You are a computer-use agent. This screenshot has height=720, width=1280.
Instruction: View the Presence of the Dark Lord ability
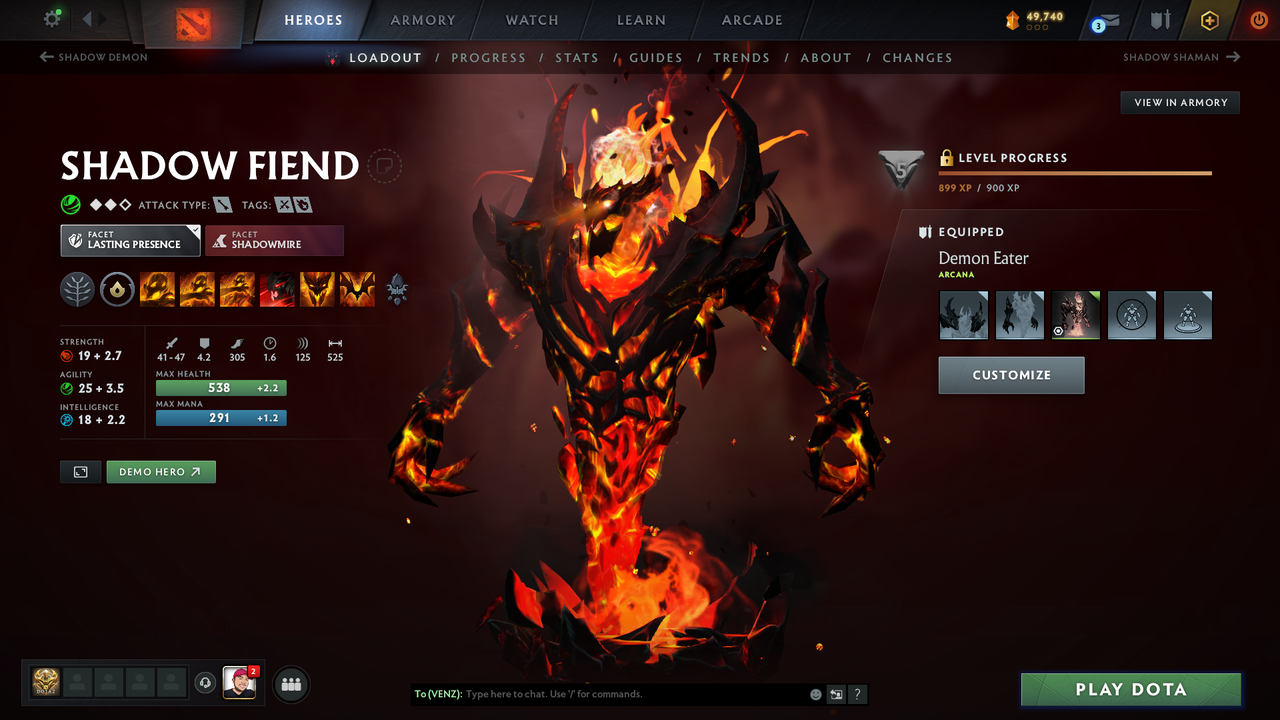click(317, 289)
